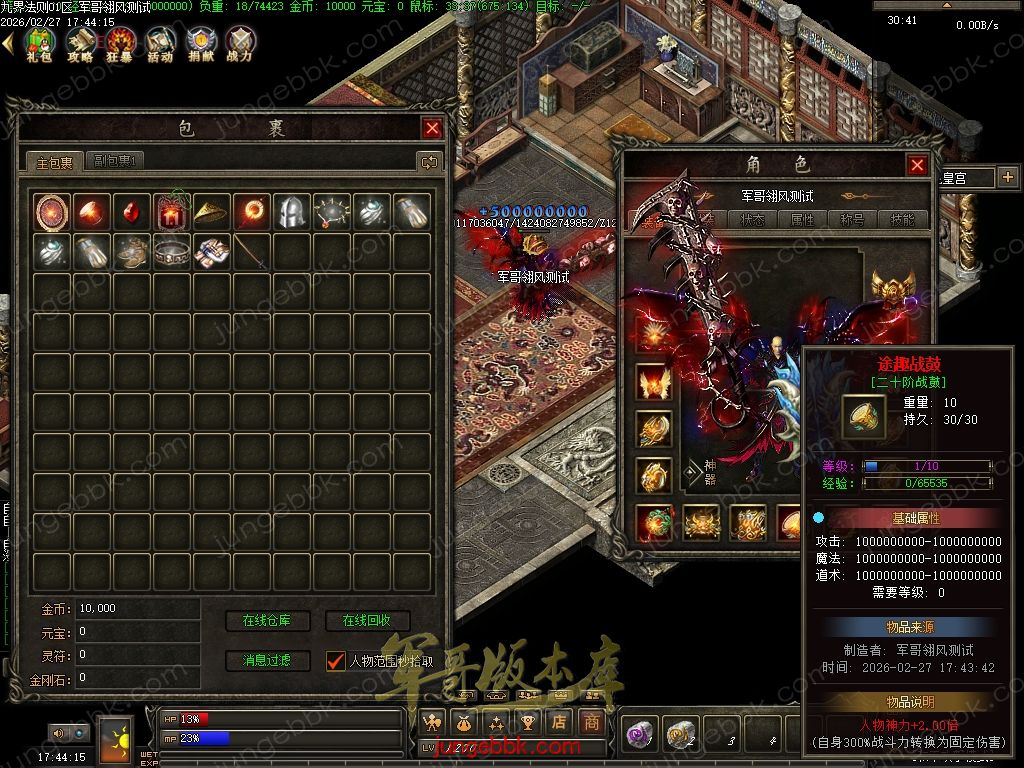The image size is (1024, 768).
Task: Switch to the 称号 title tab
Action: point(853,220)
